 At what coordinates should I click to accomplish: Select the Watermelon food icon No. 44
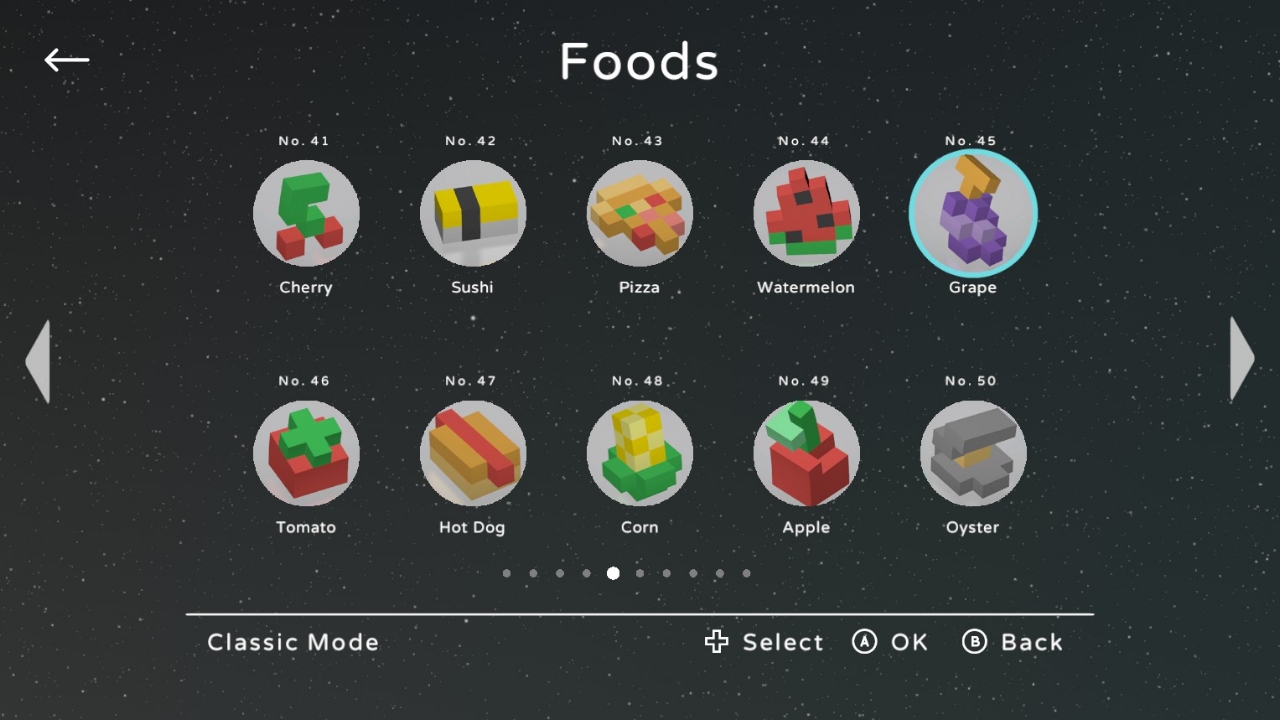[x=806, y=213]
